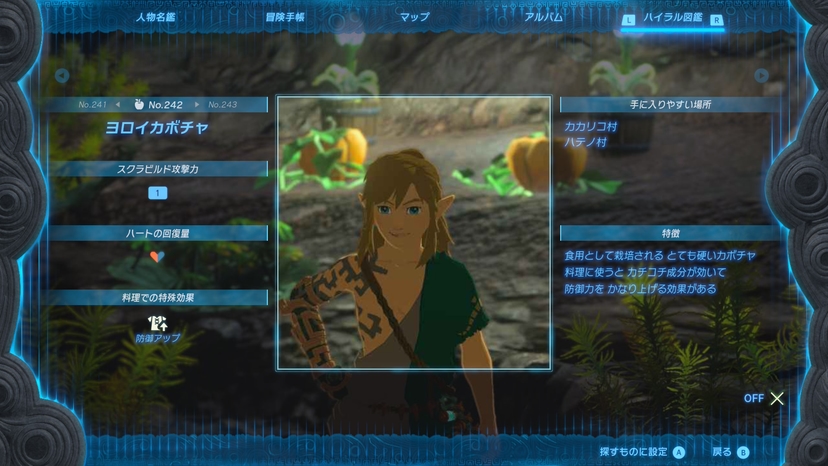This screenshot has width=828, height=466.
Task: Click the left page arrow near the top
Action: [x=62, y=75]
